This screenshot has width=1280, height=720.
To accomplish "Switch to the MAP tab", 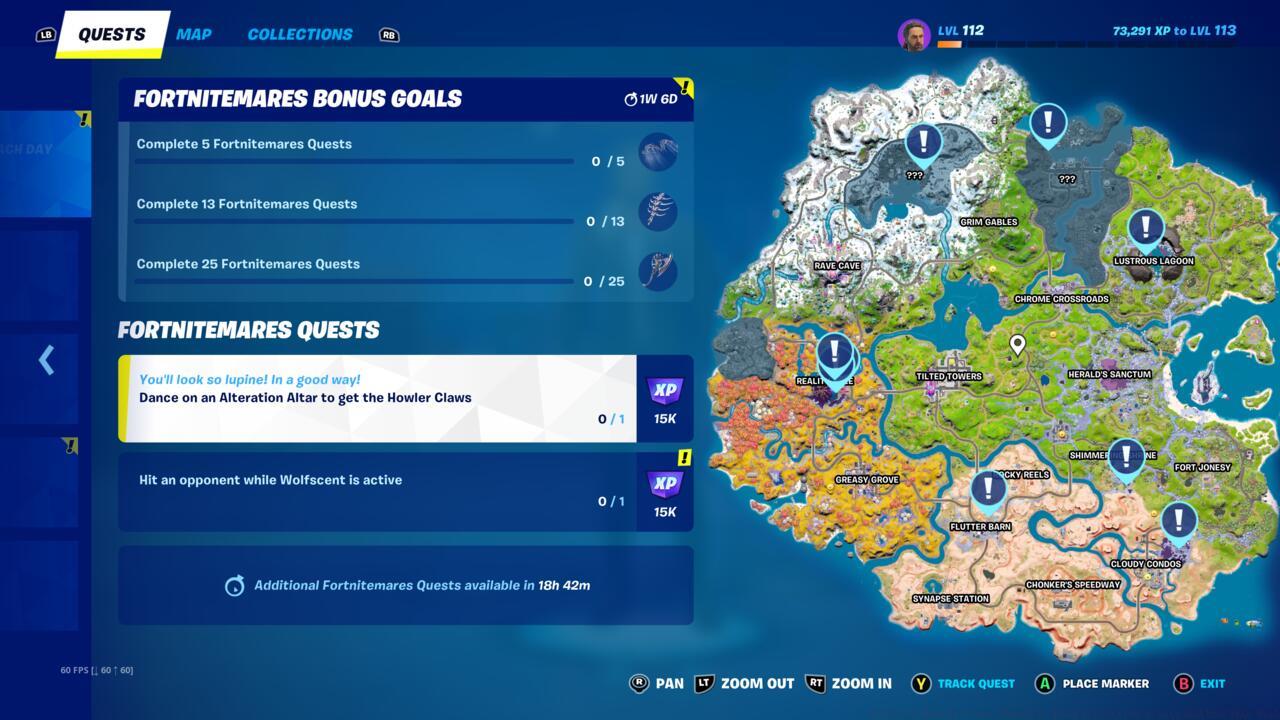I will [192, 33].
